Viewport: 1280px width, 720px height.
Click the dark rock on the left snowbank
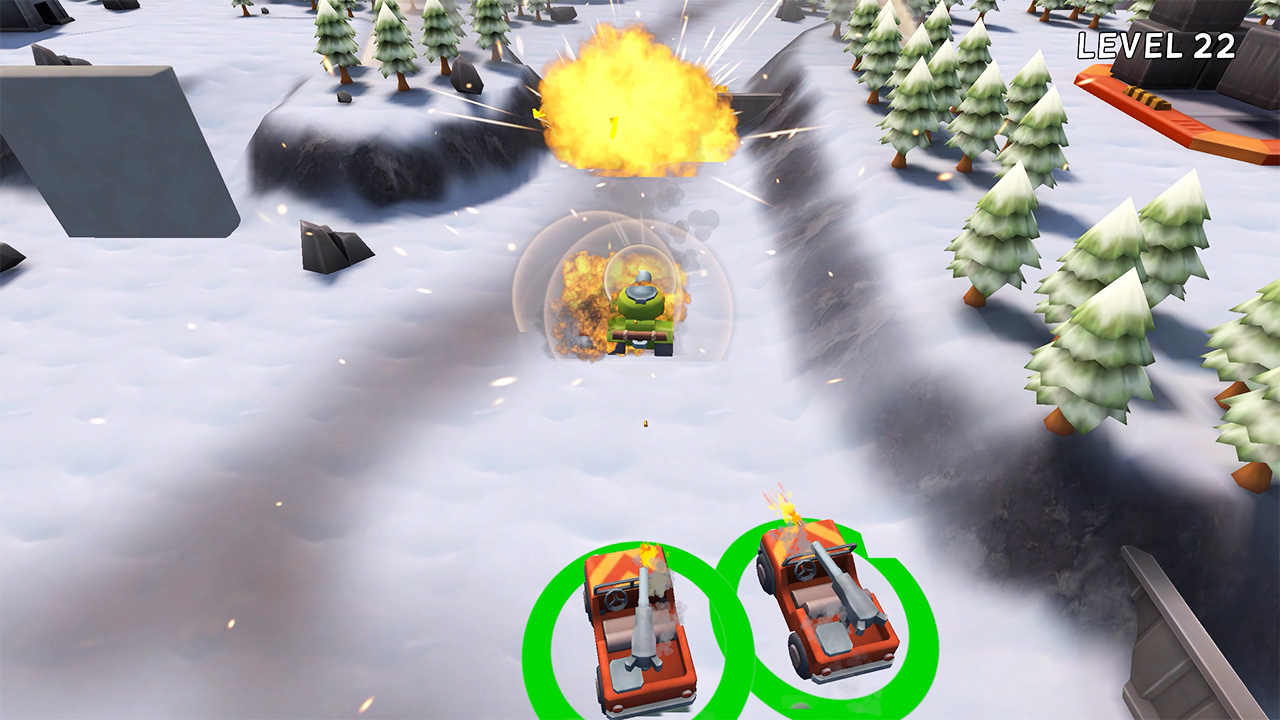330,245
